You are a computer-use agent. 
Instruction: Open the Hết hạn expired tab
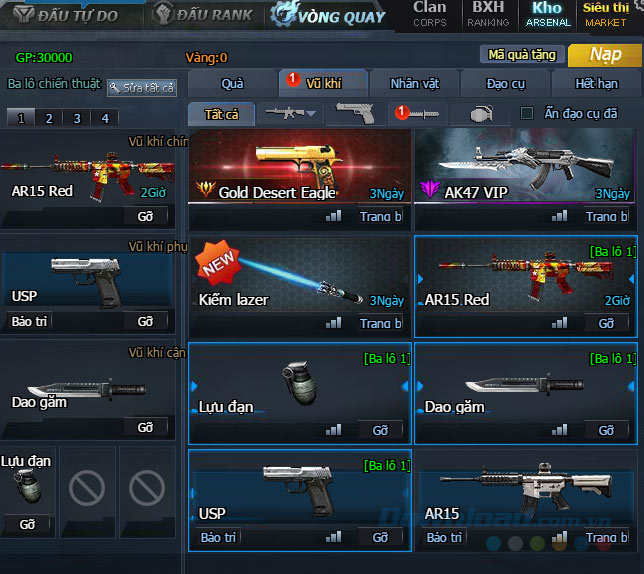point(597,84)
